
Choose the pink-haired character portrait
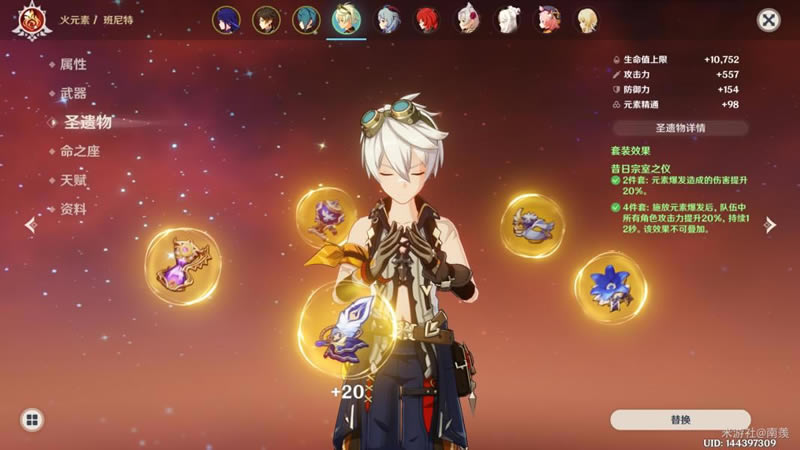(548, 20)
